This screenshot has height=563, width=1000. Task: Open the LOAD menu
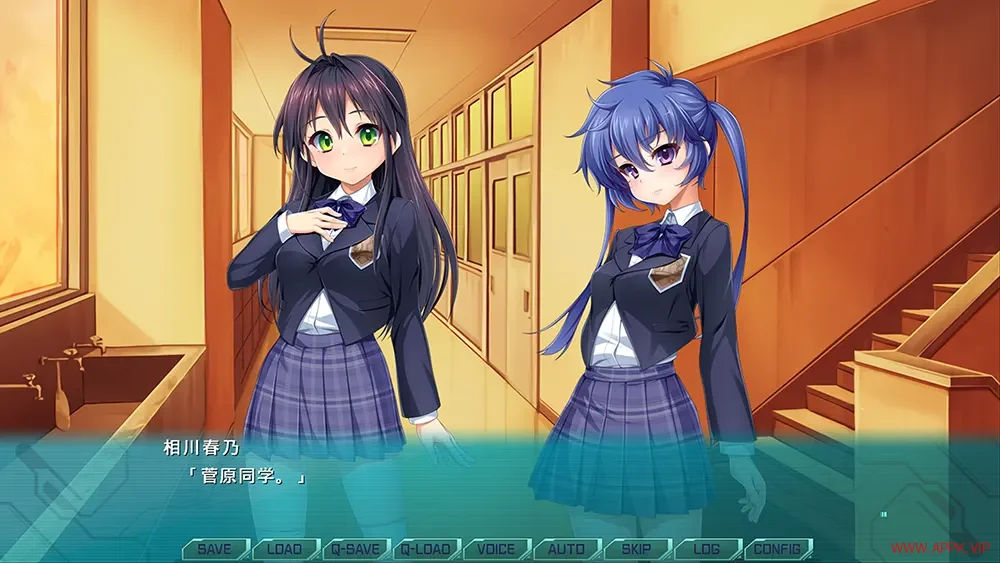point(285,549)
